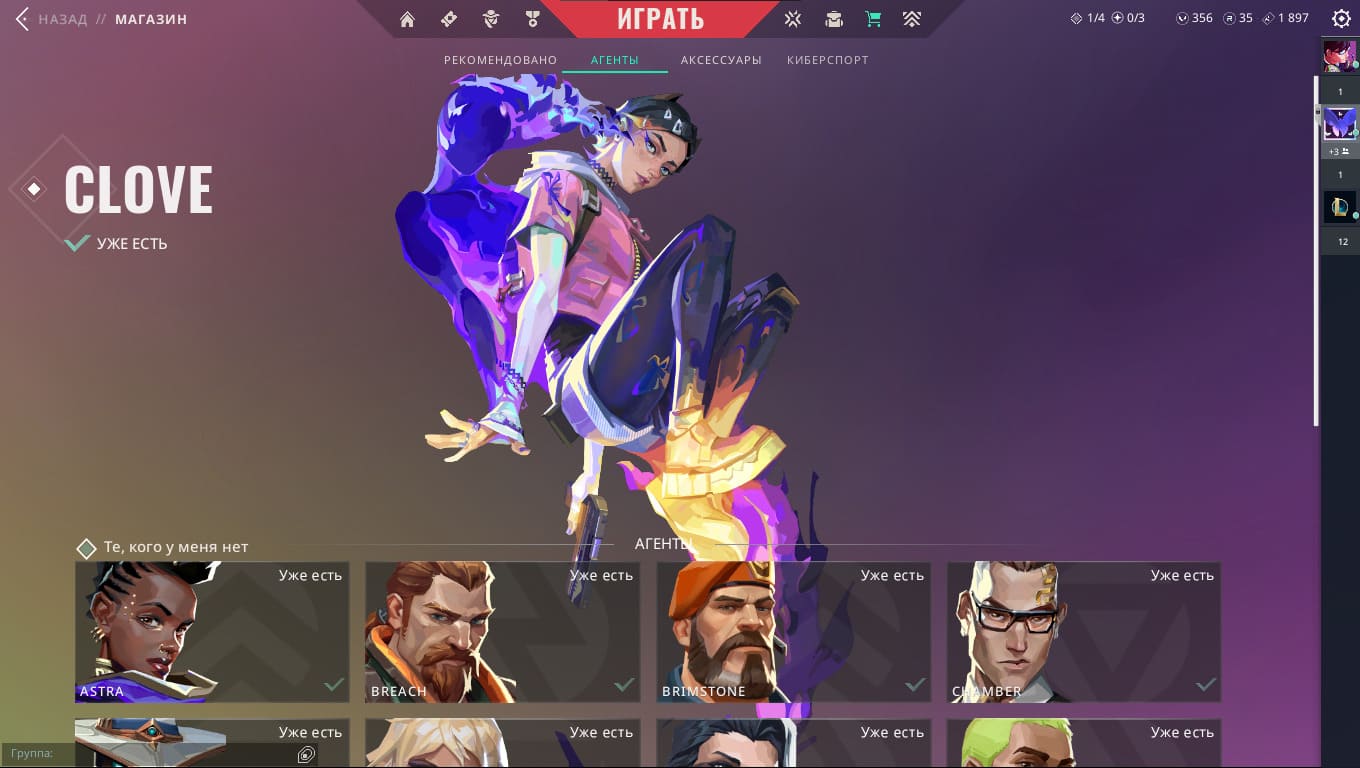
Task: Open the settings gear icon
Action: point(1341,19)
